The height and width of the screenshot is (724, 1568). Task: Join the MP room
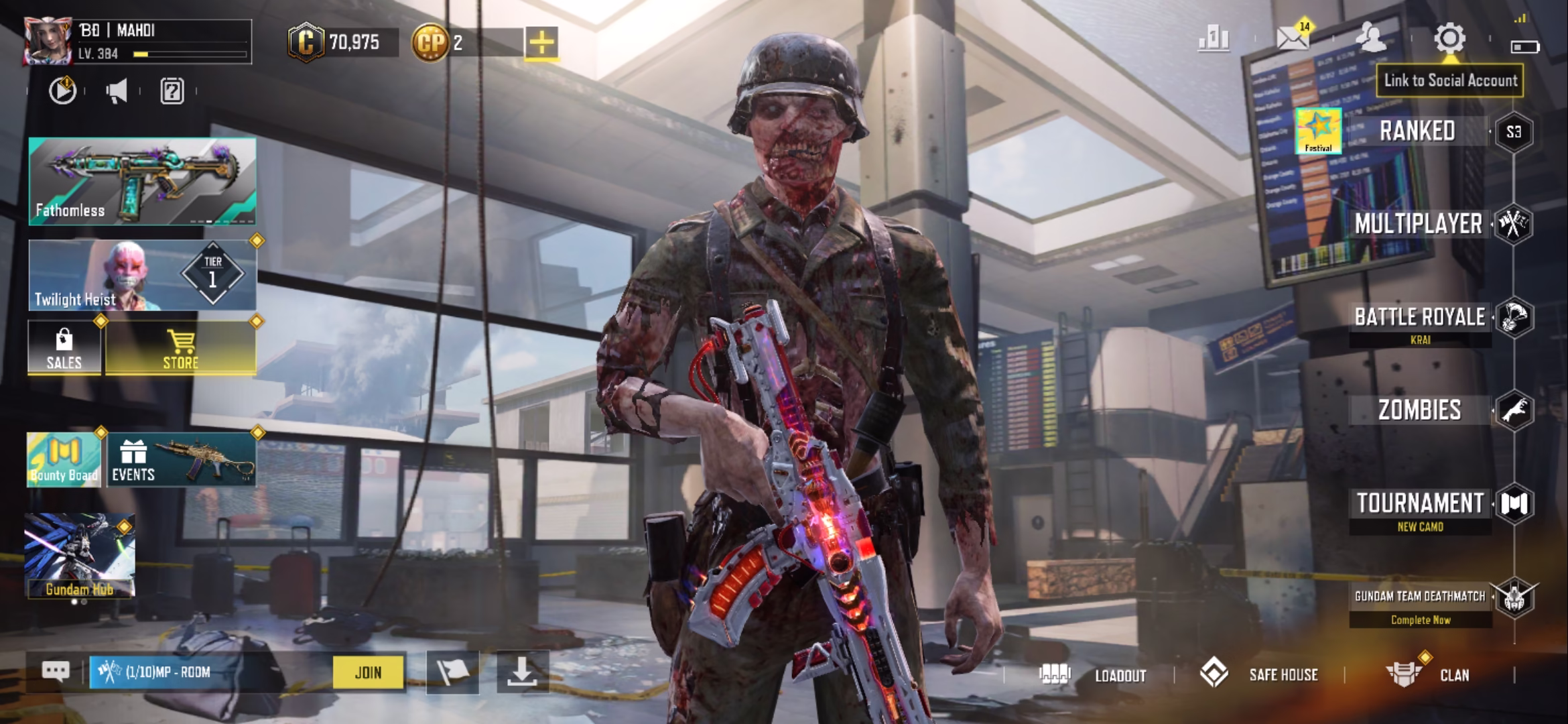(x=368, y=672)
